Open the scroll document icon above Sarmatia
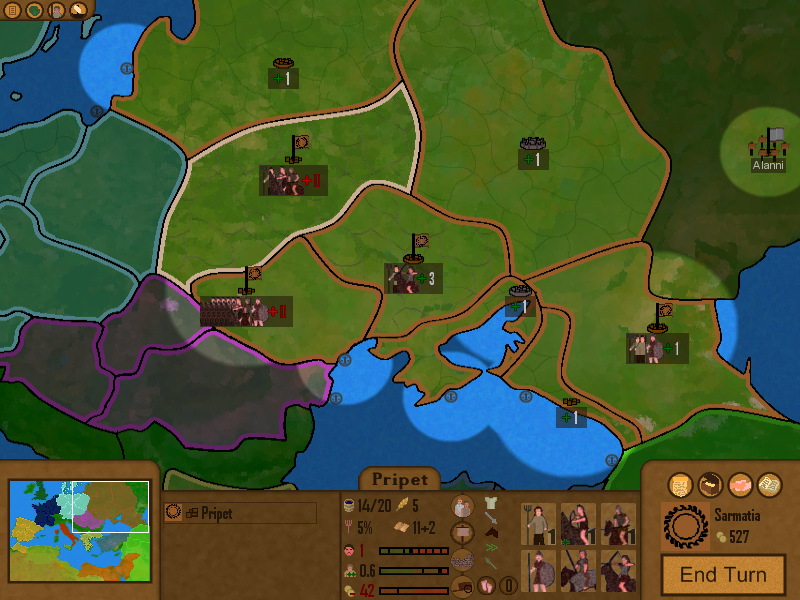The image size is (800, 600). point(680,484)
